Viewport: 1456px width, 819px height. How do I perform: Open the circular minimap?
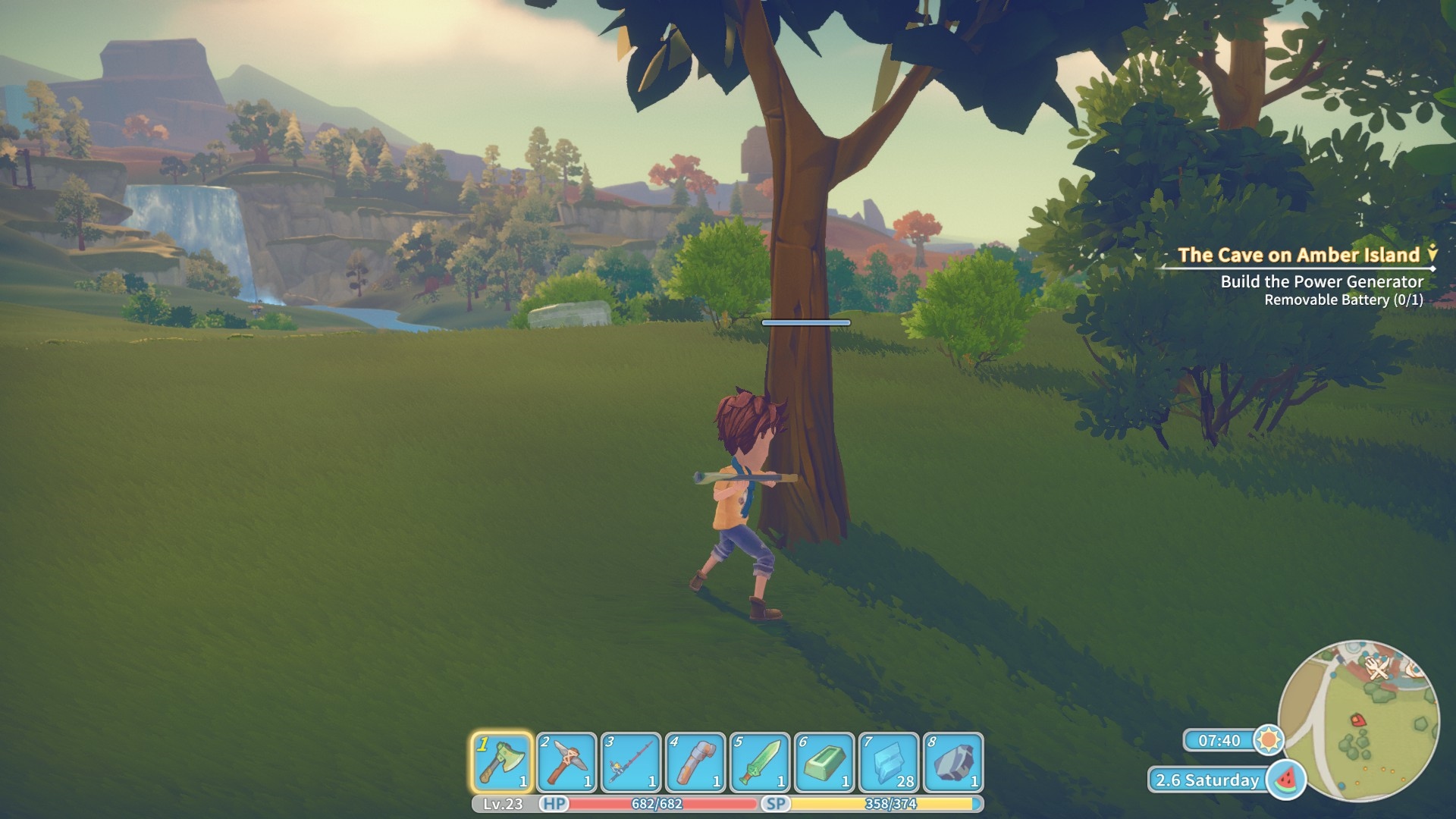(x=1357, y=720)
